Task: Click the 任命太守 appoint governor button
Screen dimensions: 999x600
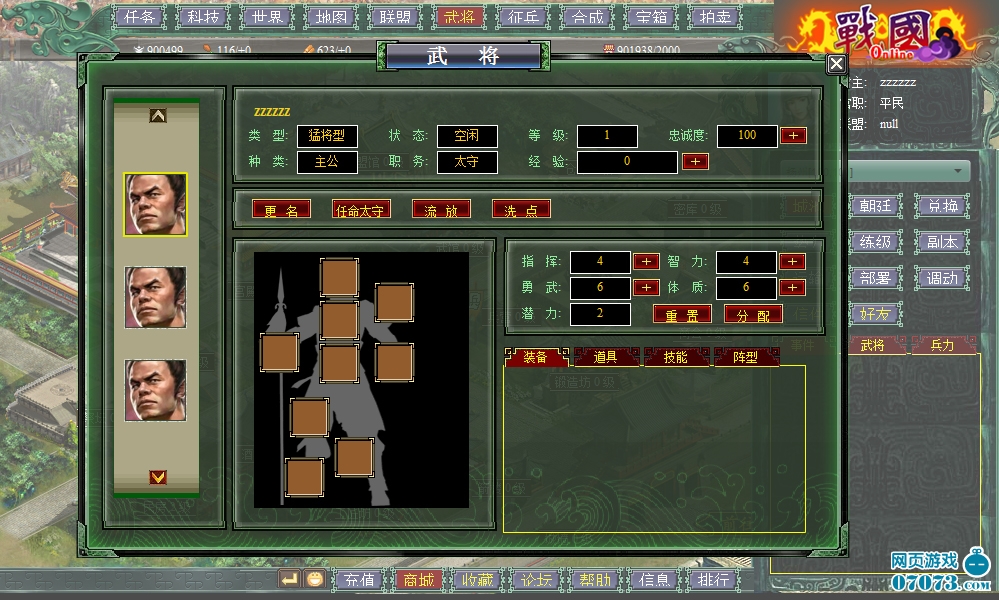Action: pos(361,209)
